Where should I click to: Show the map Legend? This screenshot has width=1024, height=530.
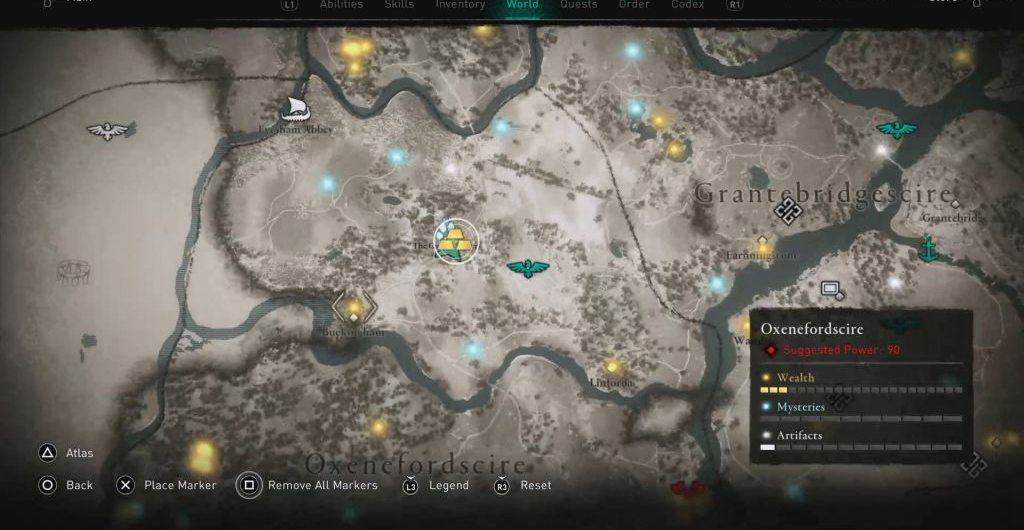coord(448,486)
